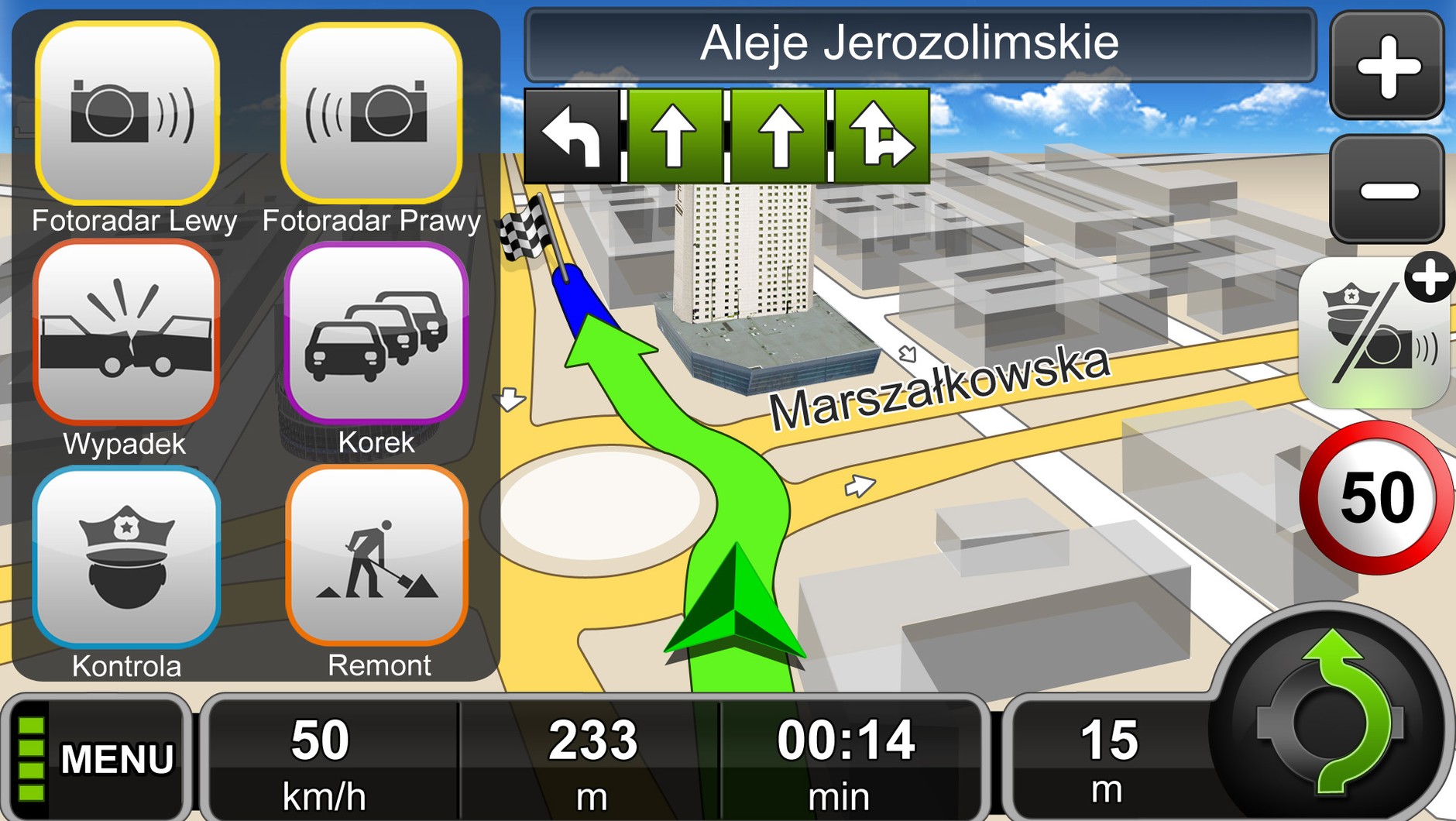Report a Fotoradar Lewy speed camera
Viewport: 1456px width, 821px height.
[x=128, y=114]
